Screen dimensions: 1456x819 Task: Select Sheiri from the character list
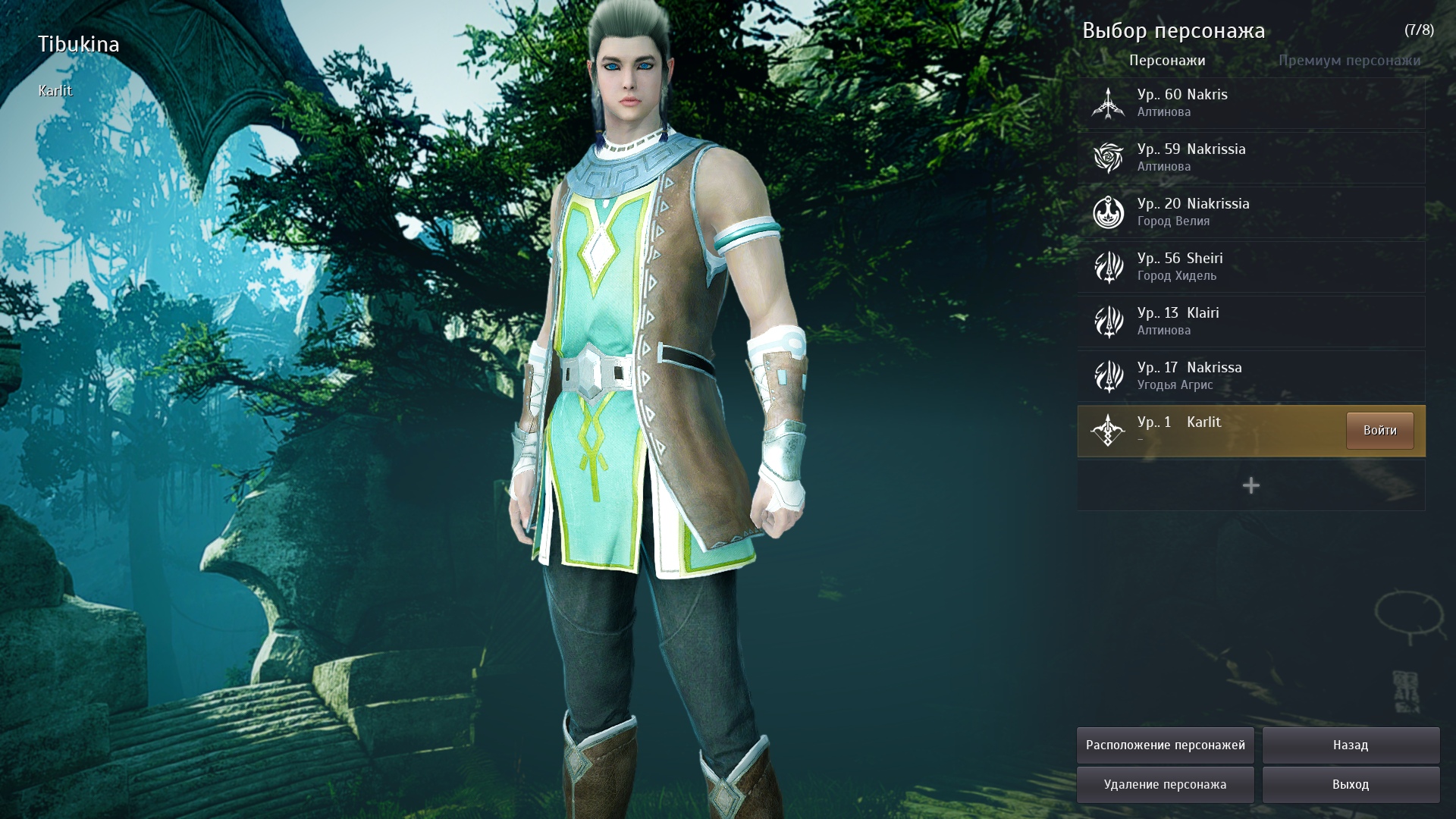click(1250, 267)
